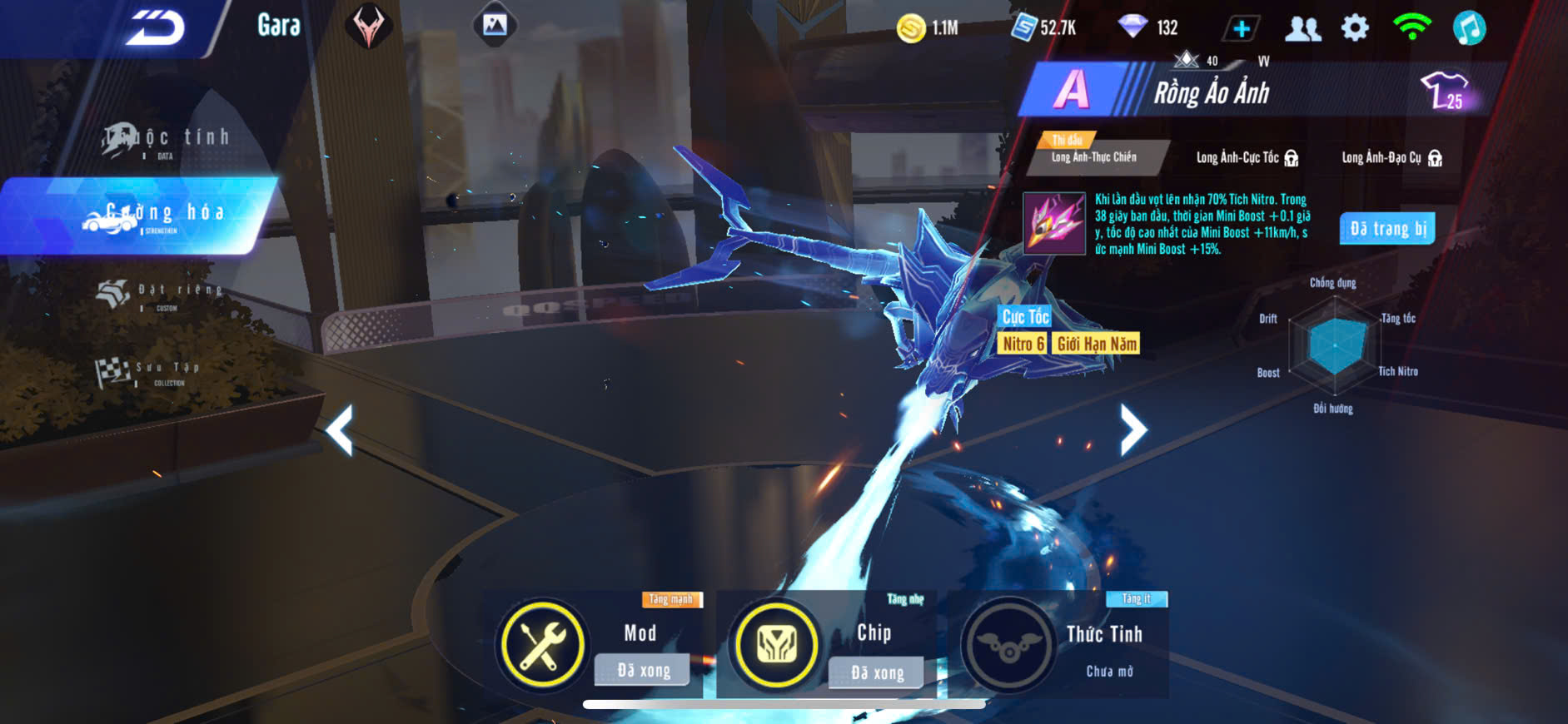Show the previous car with left arrow
This screenshot has height=724, width=1568.
(x=340, y=429)
